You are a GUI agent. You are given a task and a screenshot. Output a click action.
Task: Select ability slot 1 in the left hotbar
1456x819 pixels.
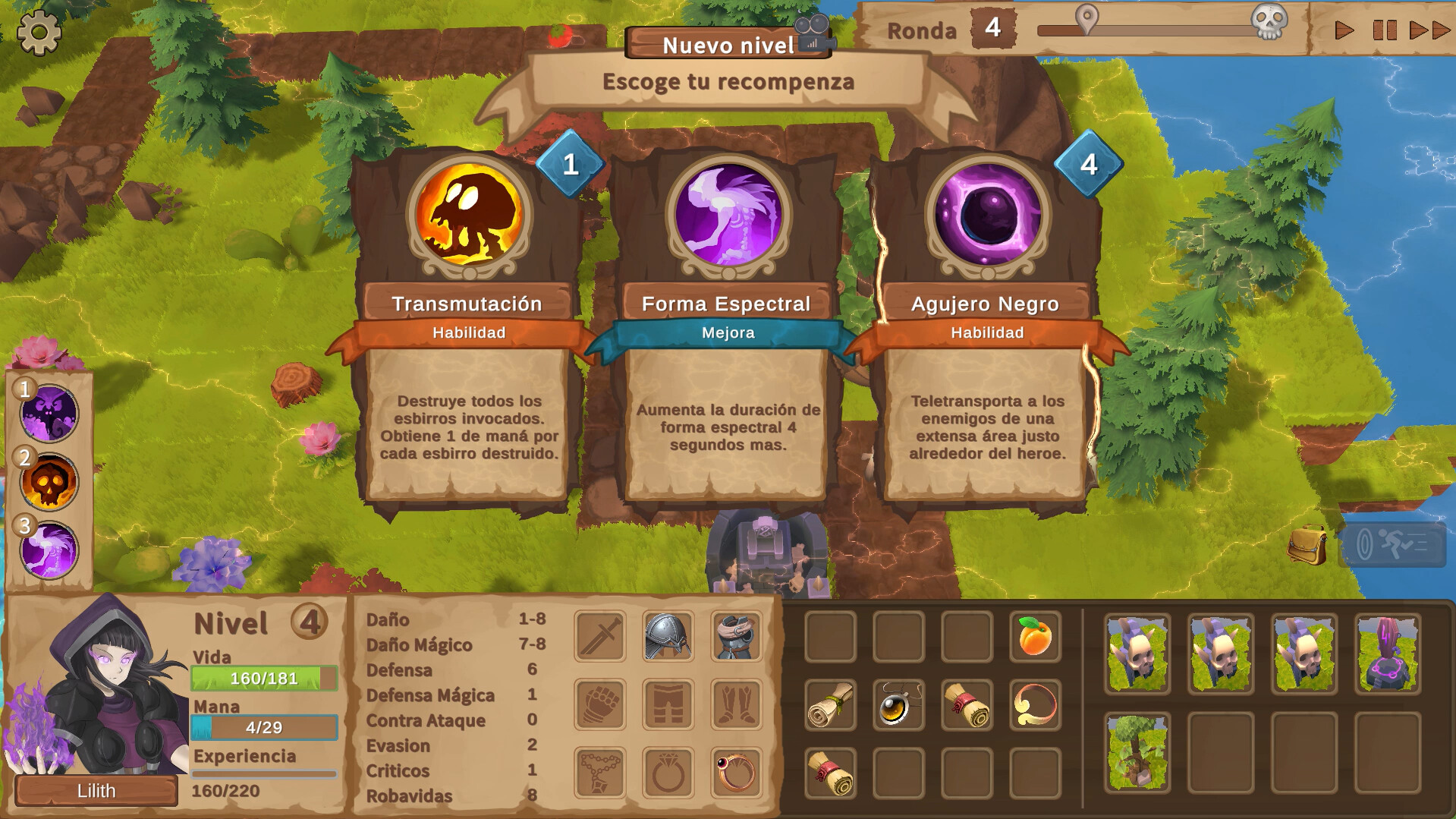coord(48,411)
